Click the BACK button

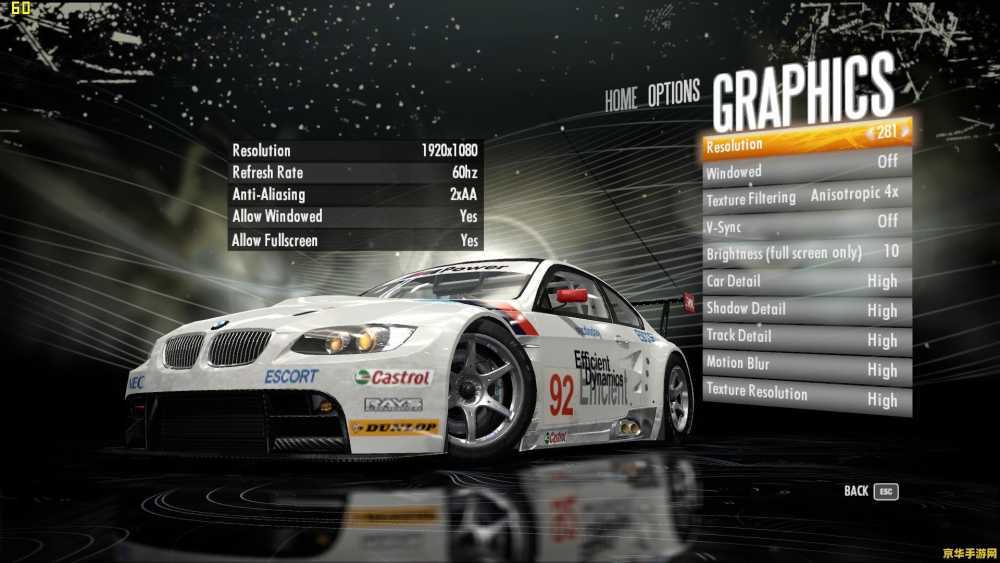pos(870,491)
